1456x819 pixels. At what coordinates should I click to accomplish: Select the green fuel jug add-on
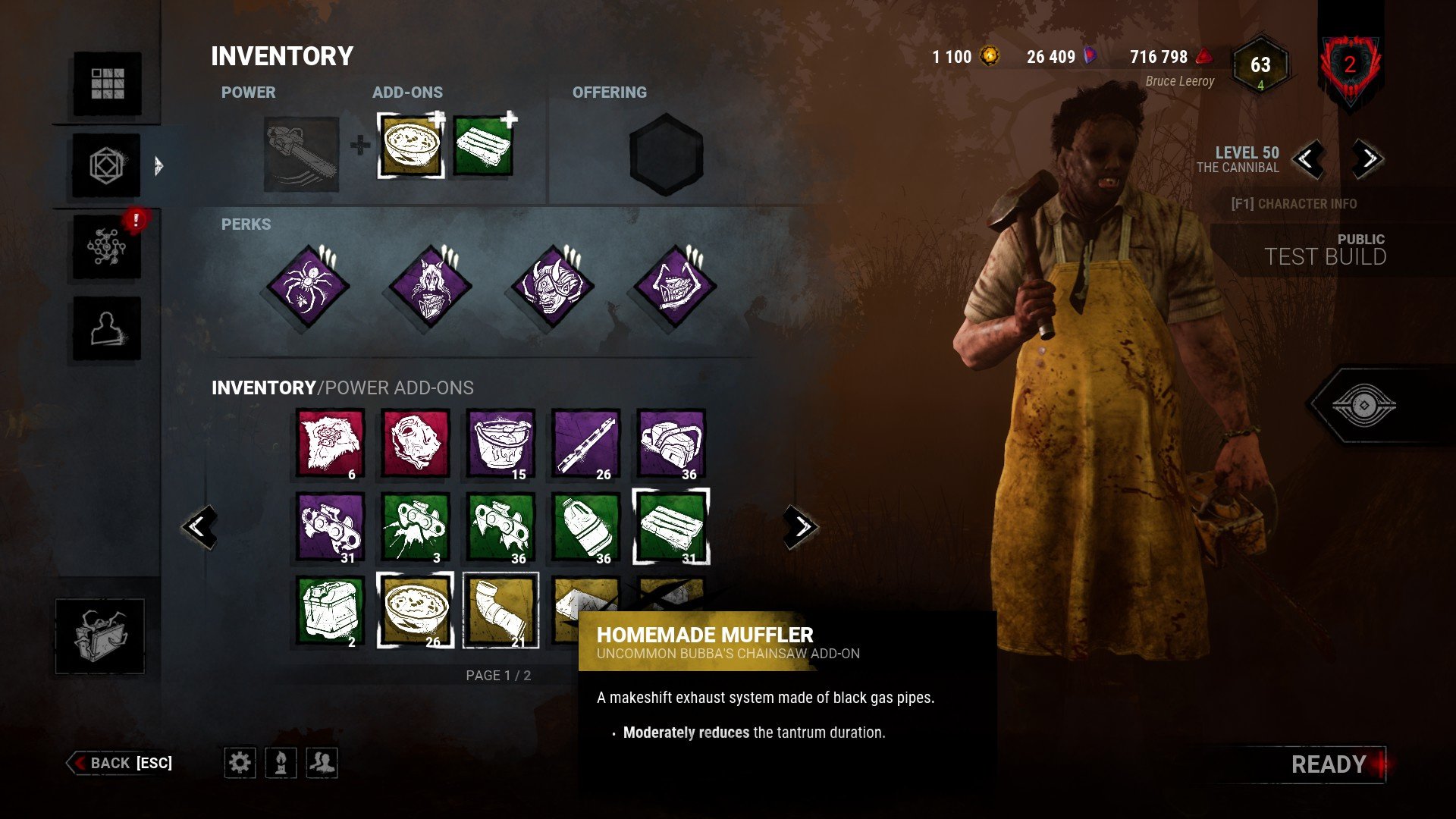pyautogui.click(x=585, y=527)
